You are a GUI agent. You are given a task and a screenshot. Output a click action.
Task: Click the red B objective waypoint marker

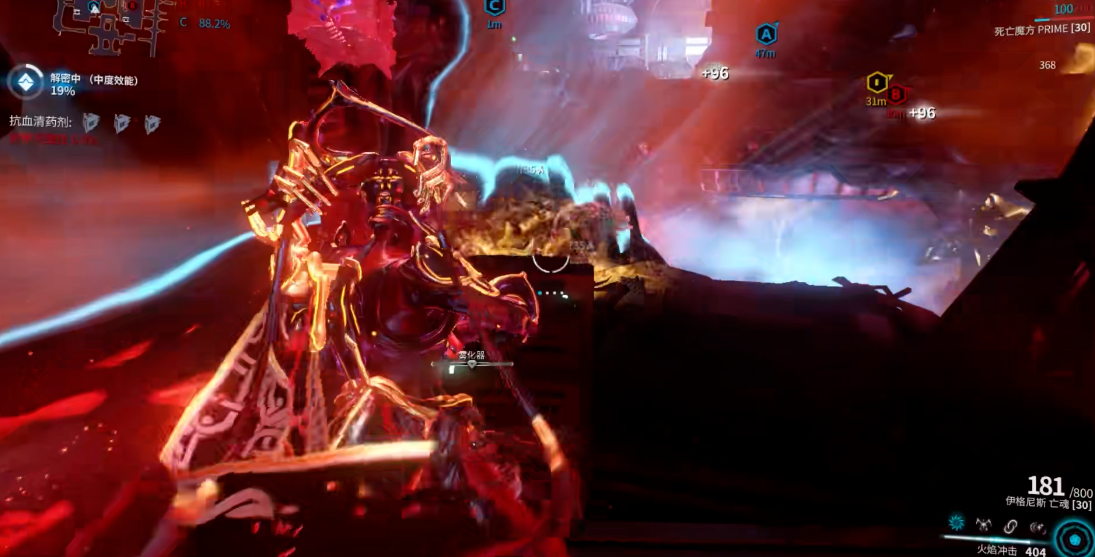[897, 96]
